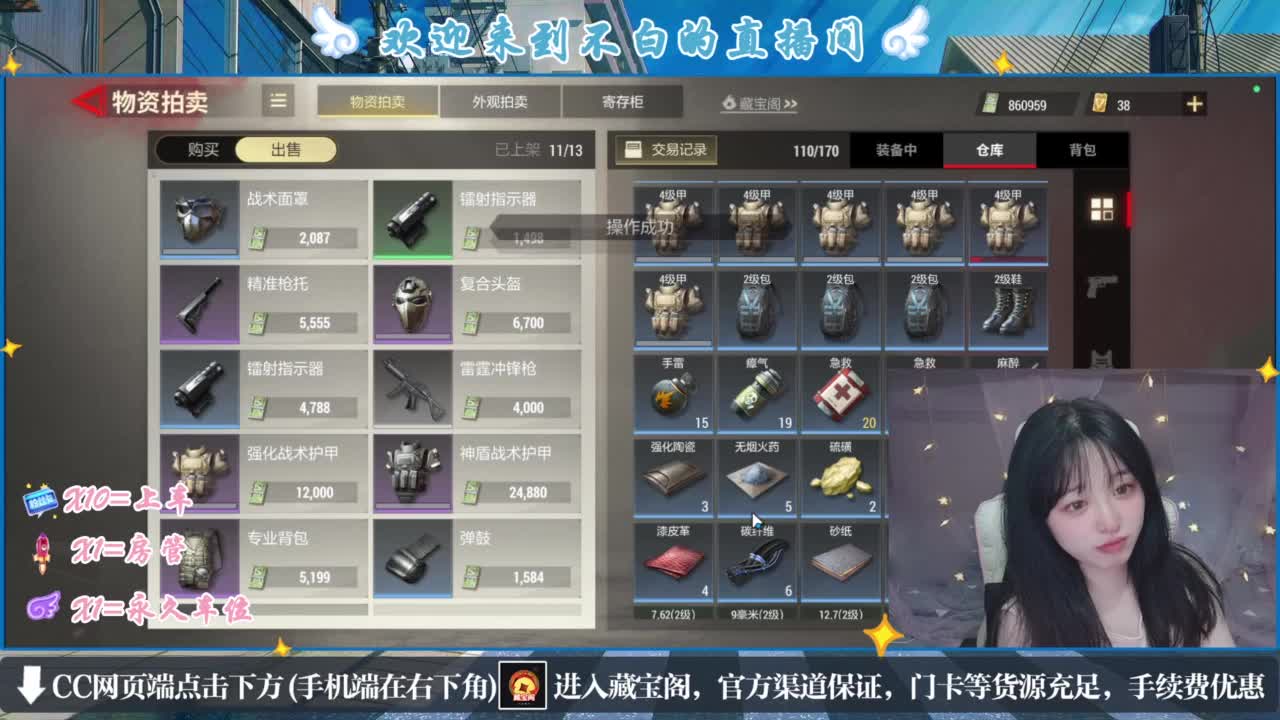Select the grid category icon in right sidebar
The height and width of the screenshot is (720, 1280).
pyautogui.click(x=1104, y=211)
